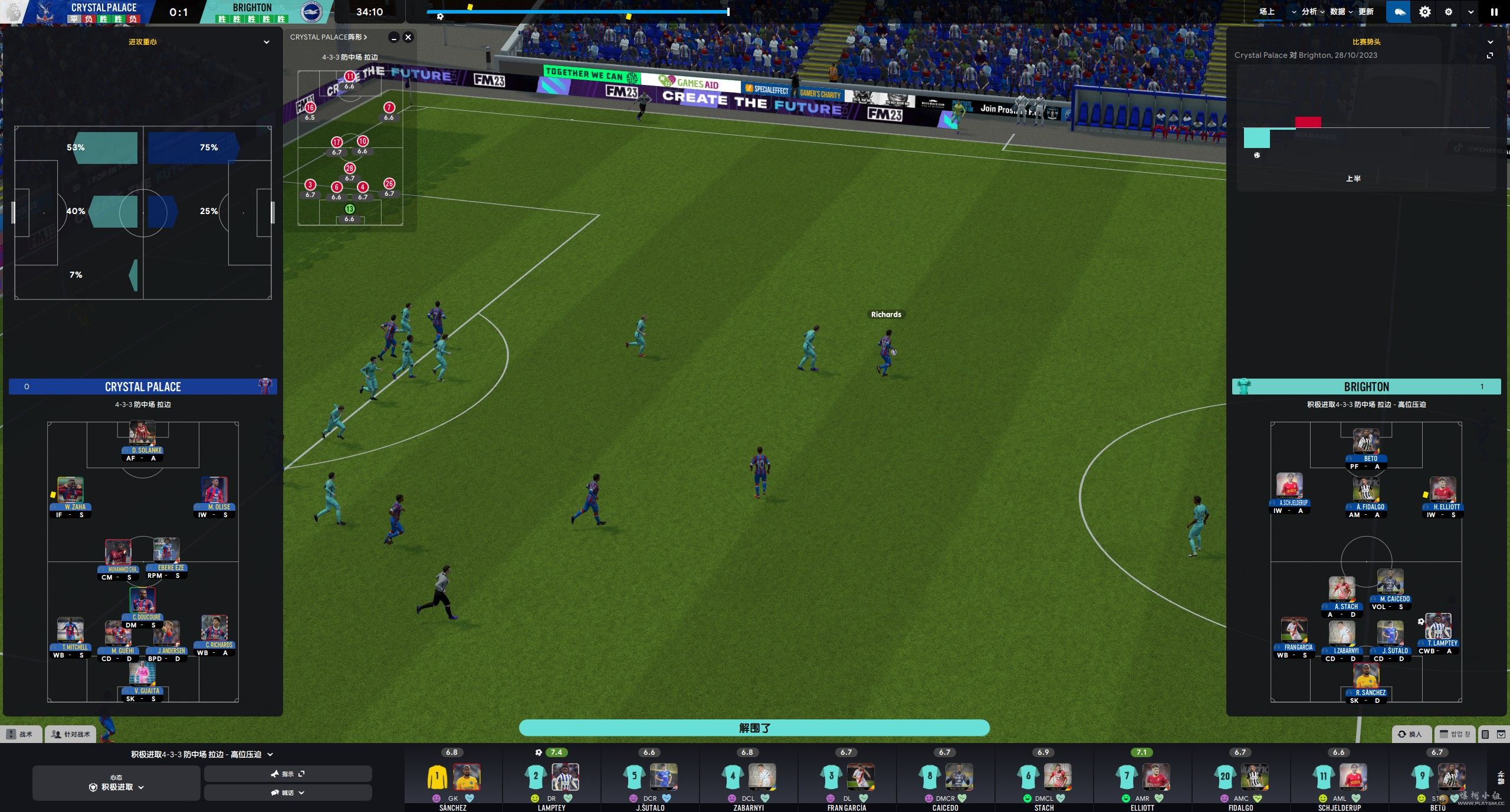Open the 指示 instructions button
1510x812 pixels.
point(287,774)
